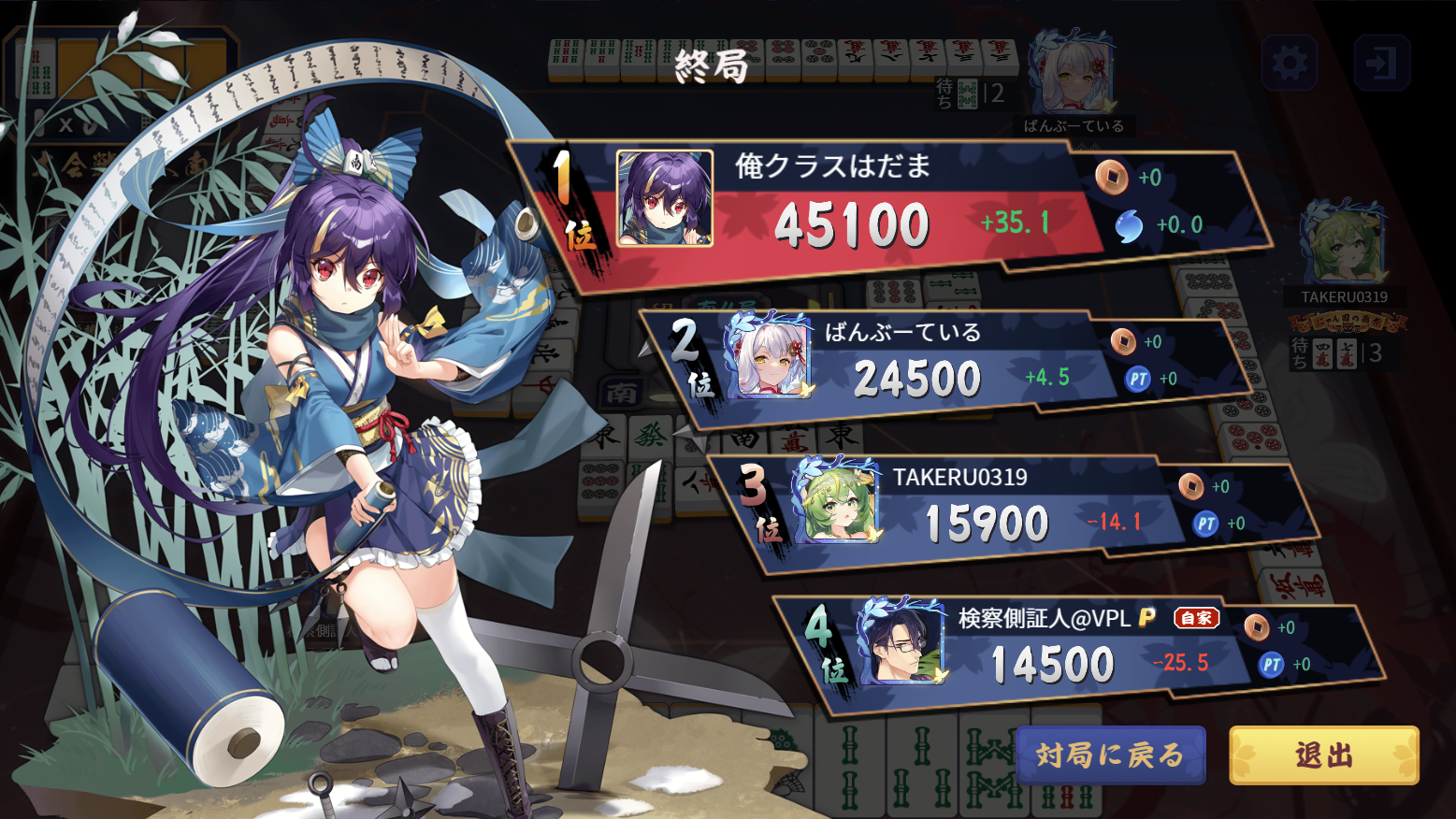Viewport: 1456px width, 819px height.
Task: Open the gear settings icon
Action: point(1289,63)
